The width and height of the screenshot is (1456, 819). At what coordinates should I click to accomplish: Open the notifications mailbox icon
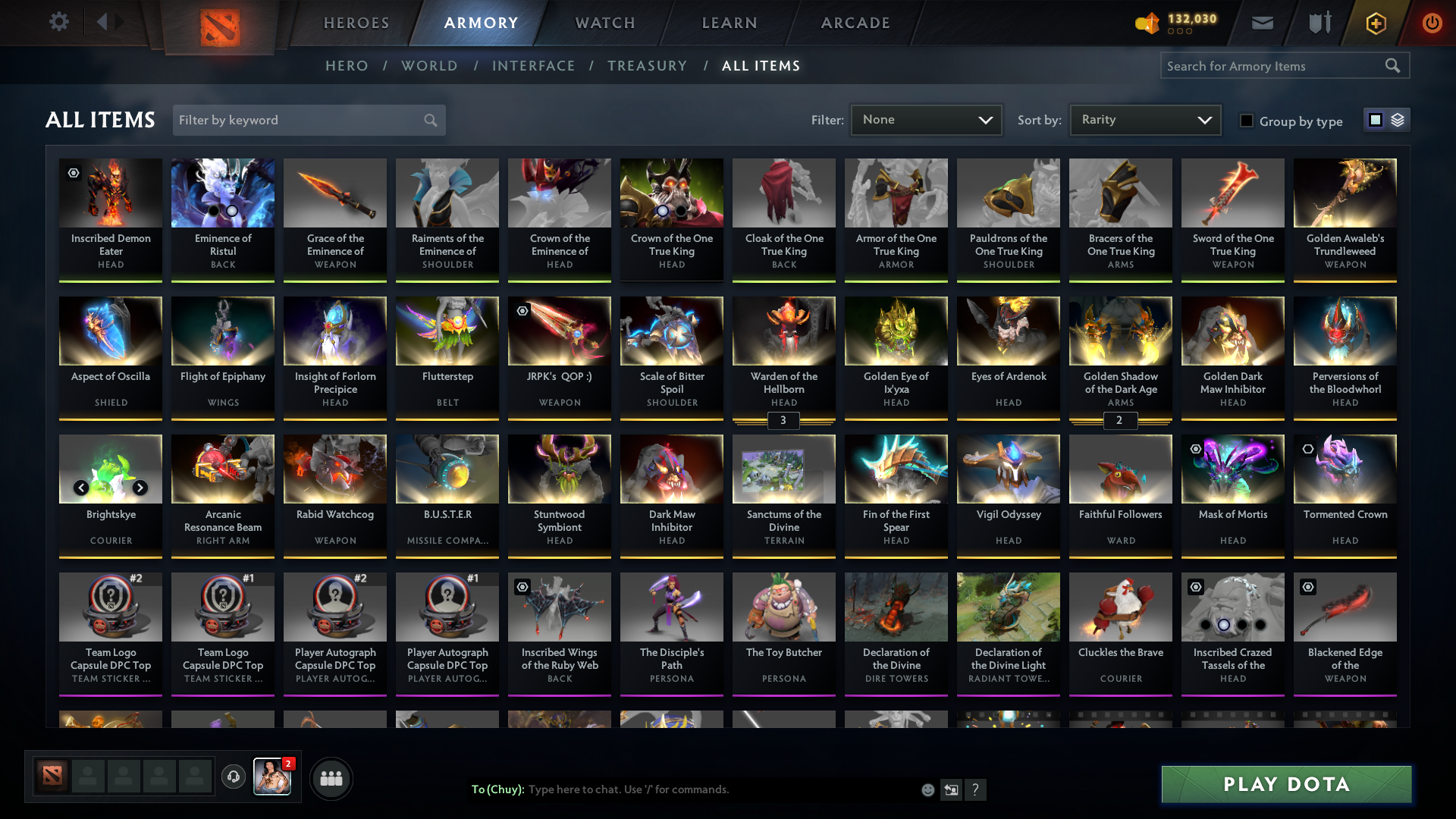pos(1261,23)
